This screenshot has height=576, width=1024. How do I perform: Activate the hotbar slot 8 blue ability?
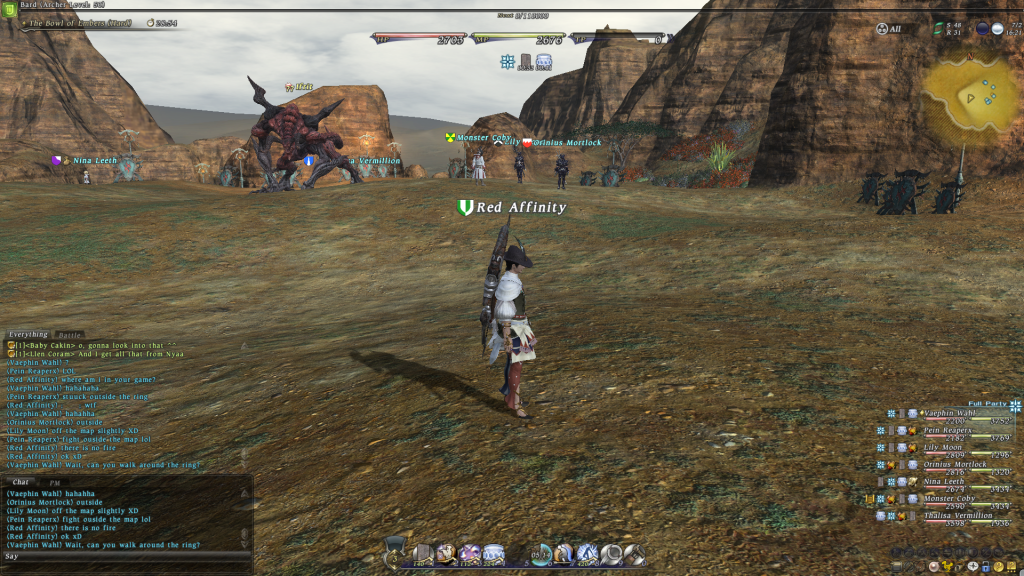point(588,554)
